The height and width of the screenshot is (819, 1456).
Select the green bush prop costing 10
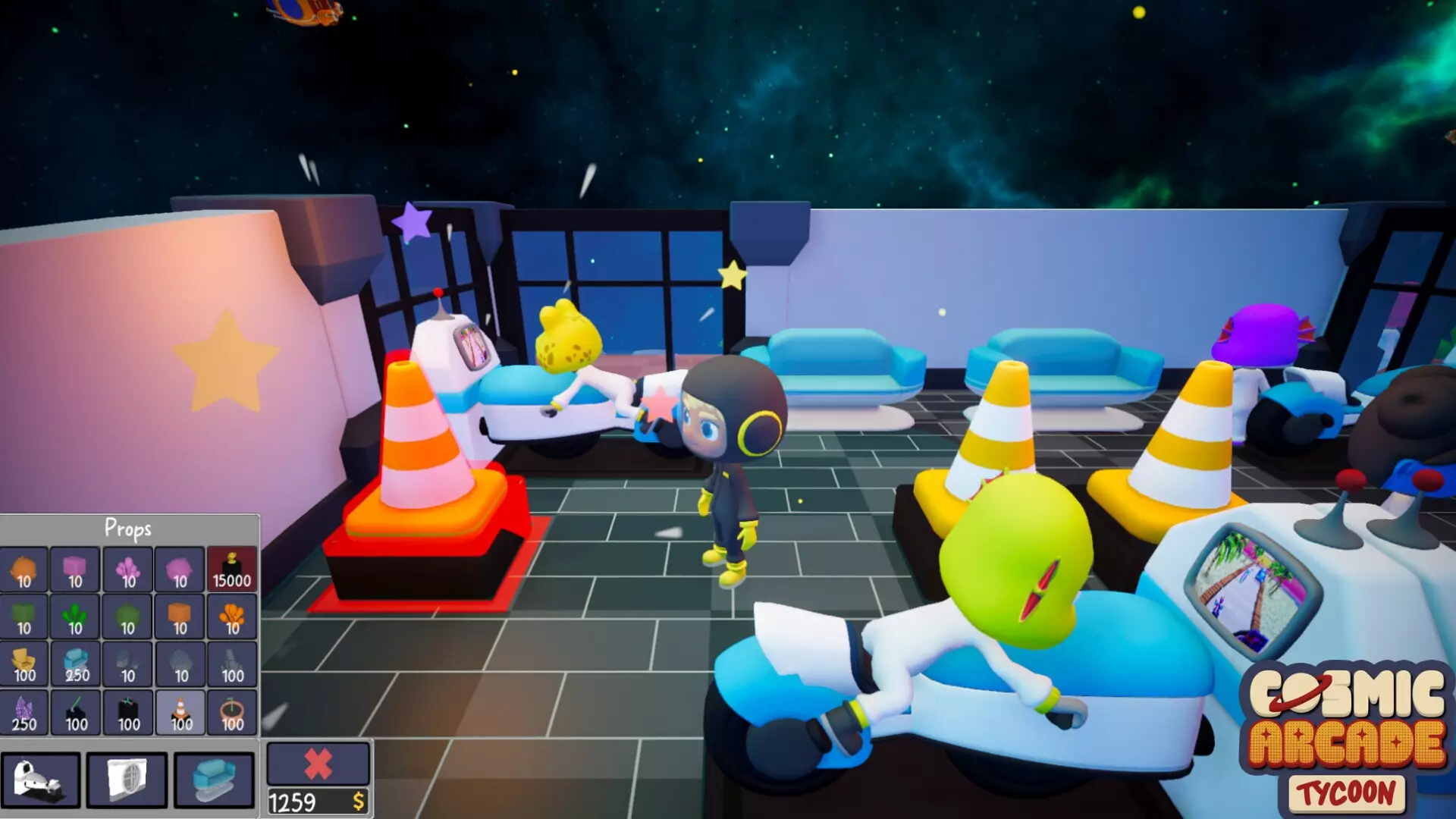point(76,618)
